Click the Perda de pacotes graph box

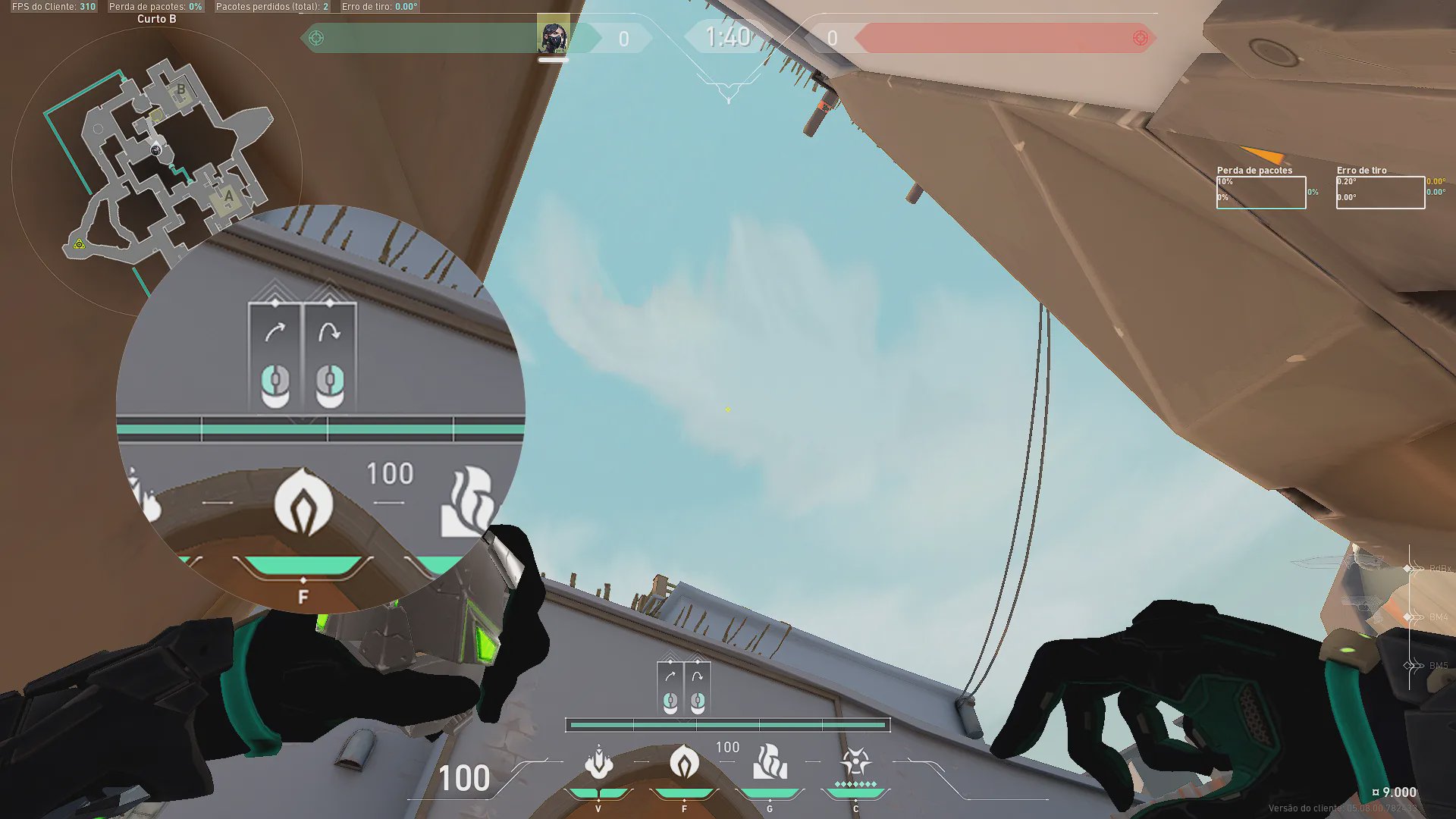[1261, 193]
